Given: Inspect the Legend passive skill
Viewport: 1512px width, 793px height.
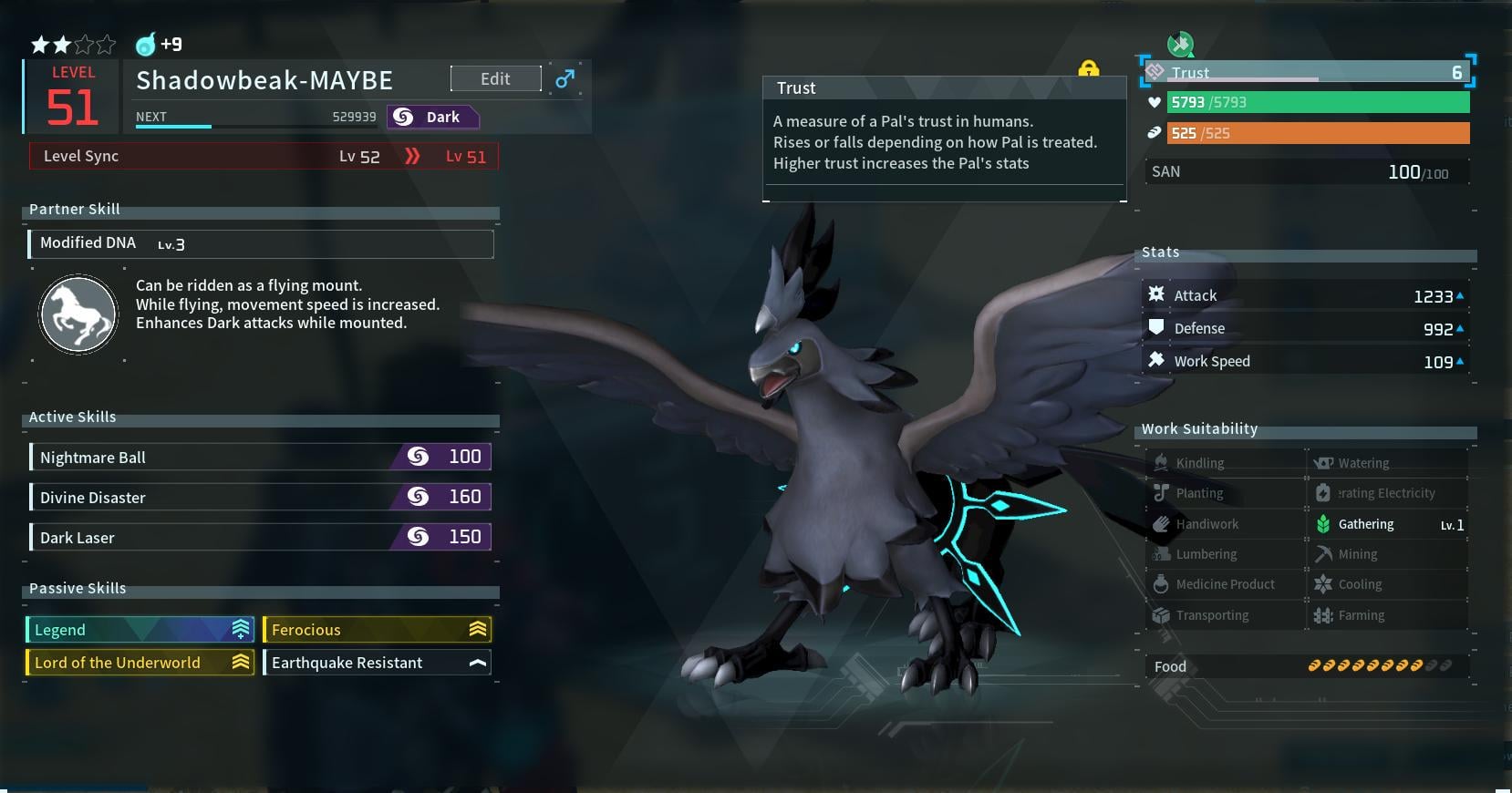Looking at the screenshot, I should (140, 630).
